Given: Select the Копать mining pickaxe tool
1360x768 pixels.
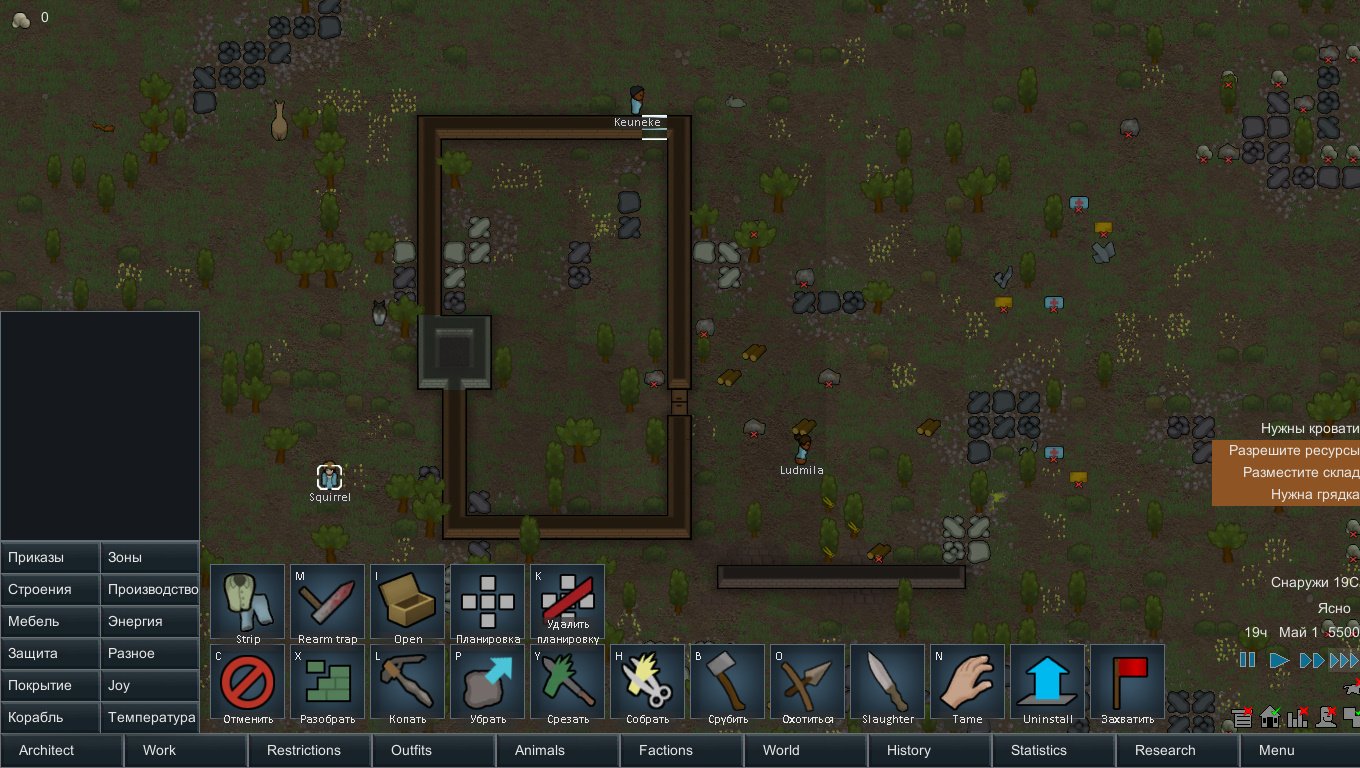Looking at the screenshot, I should (x=407, y=682).
